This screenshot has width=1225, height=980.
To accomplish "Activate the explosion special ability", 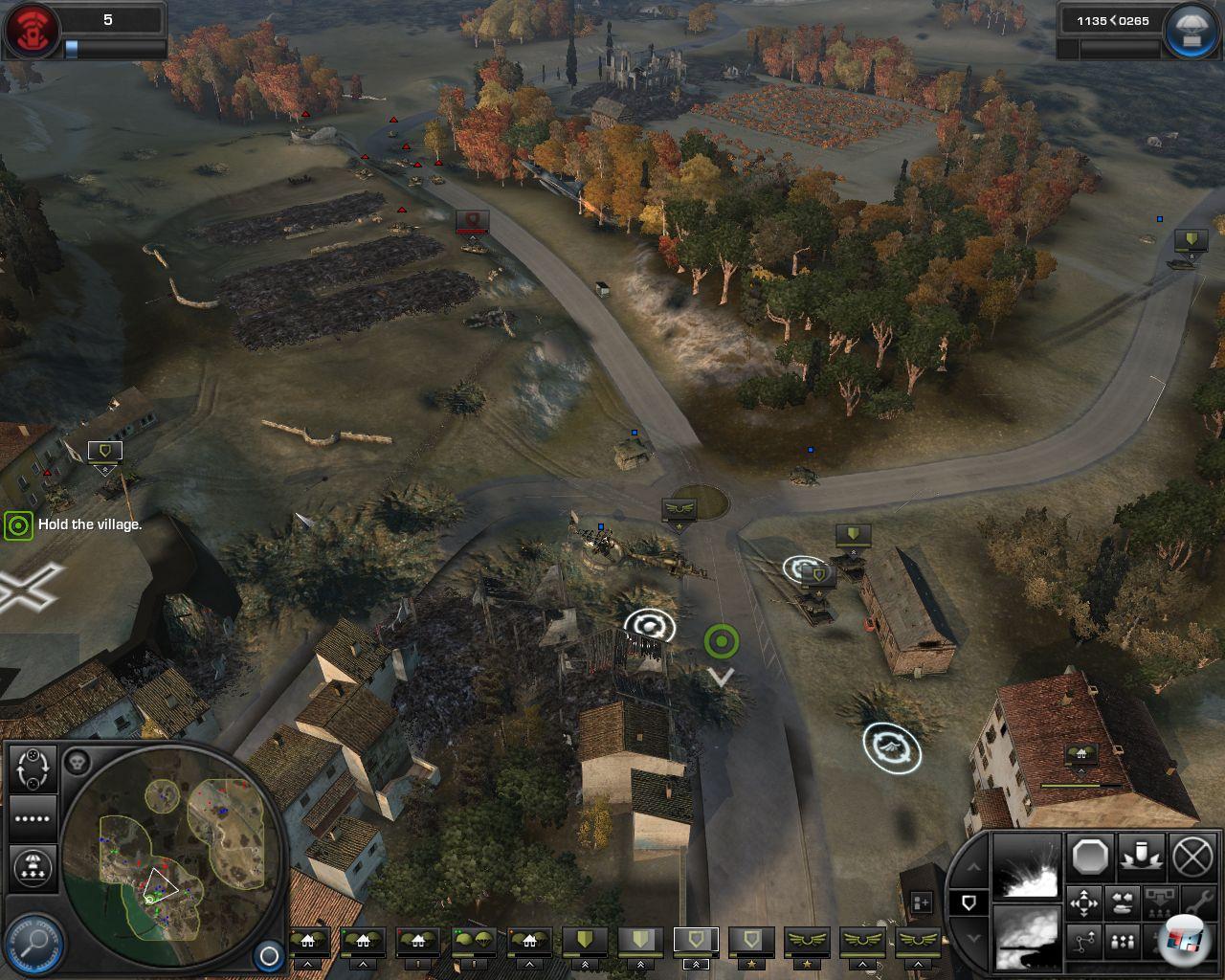I will coord(1027,868).
